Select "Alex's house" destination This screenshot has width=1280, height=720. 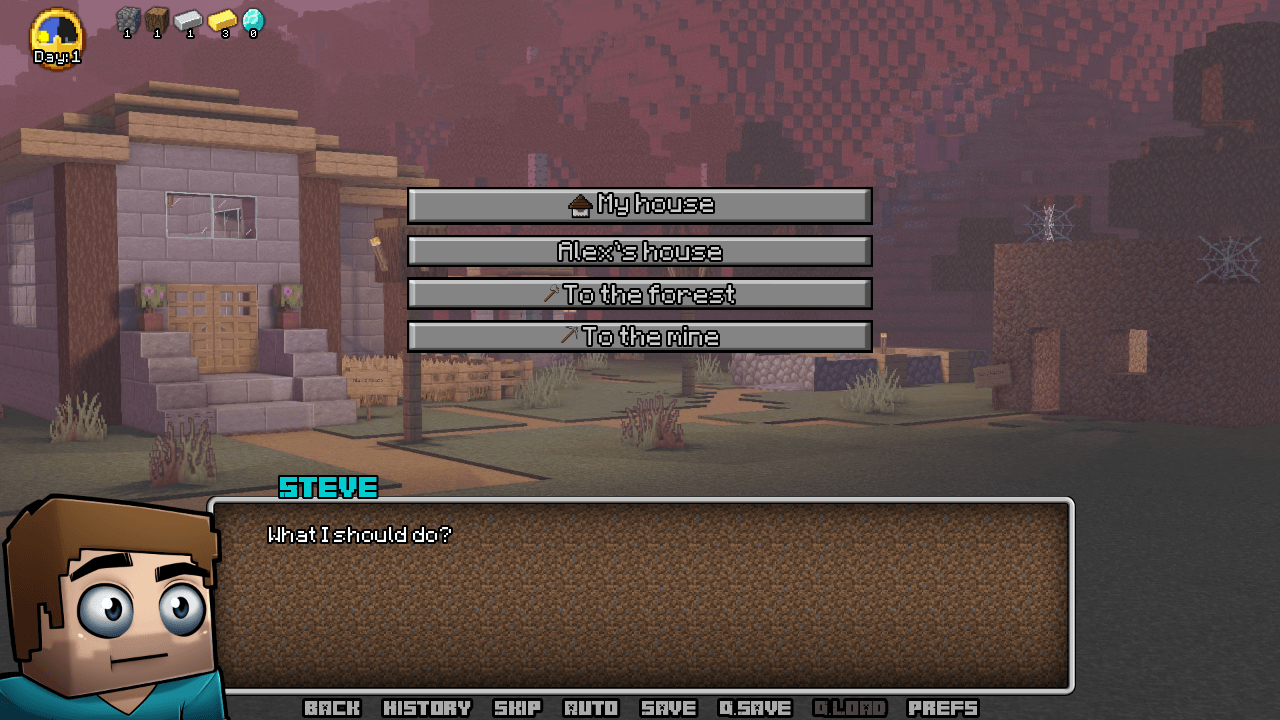click(x=640, y=251)
